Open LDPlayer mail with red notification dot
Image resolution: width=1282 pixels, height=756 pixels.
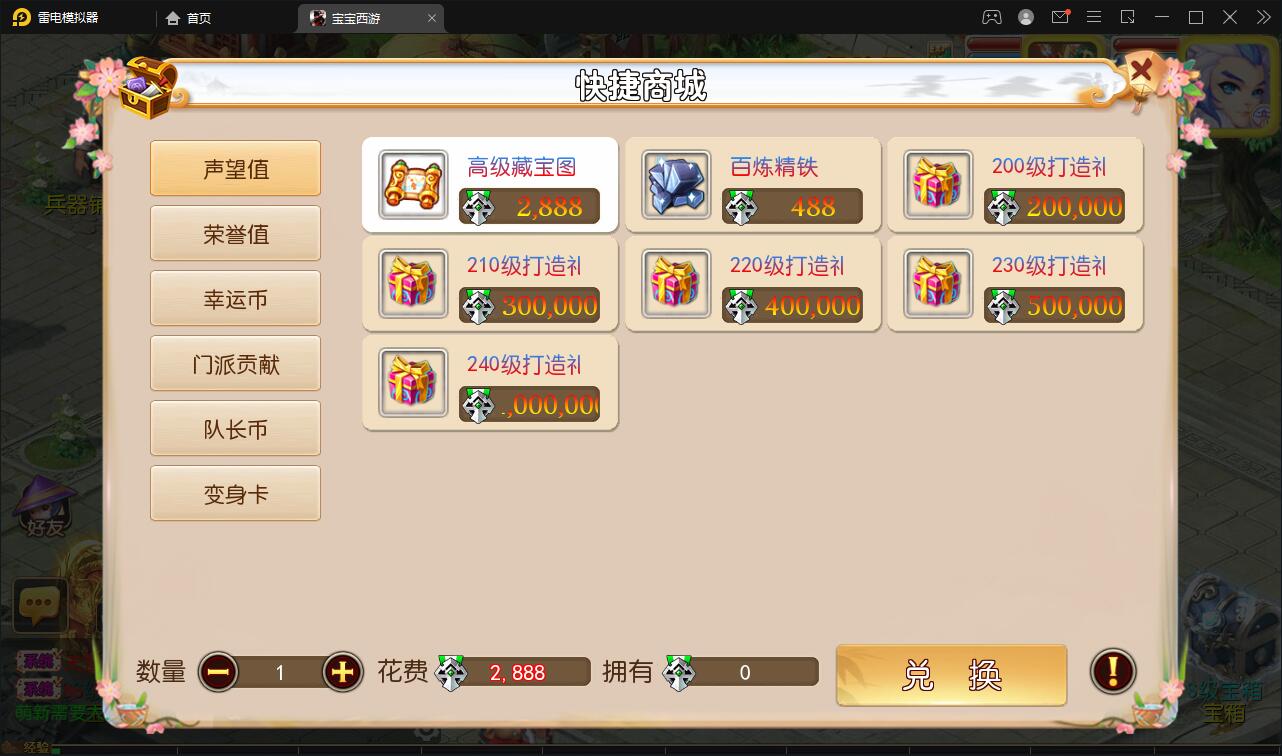coord(1061,17)
